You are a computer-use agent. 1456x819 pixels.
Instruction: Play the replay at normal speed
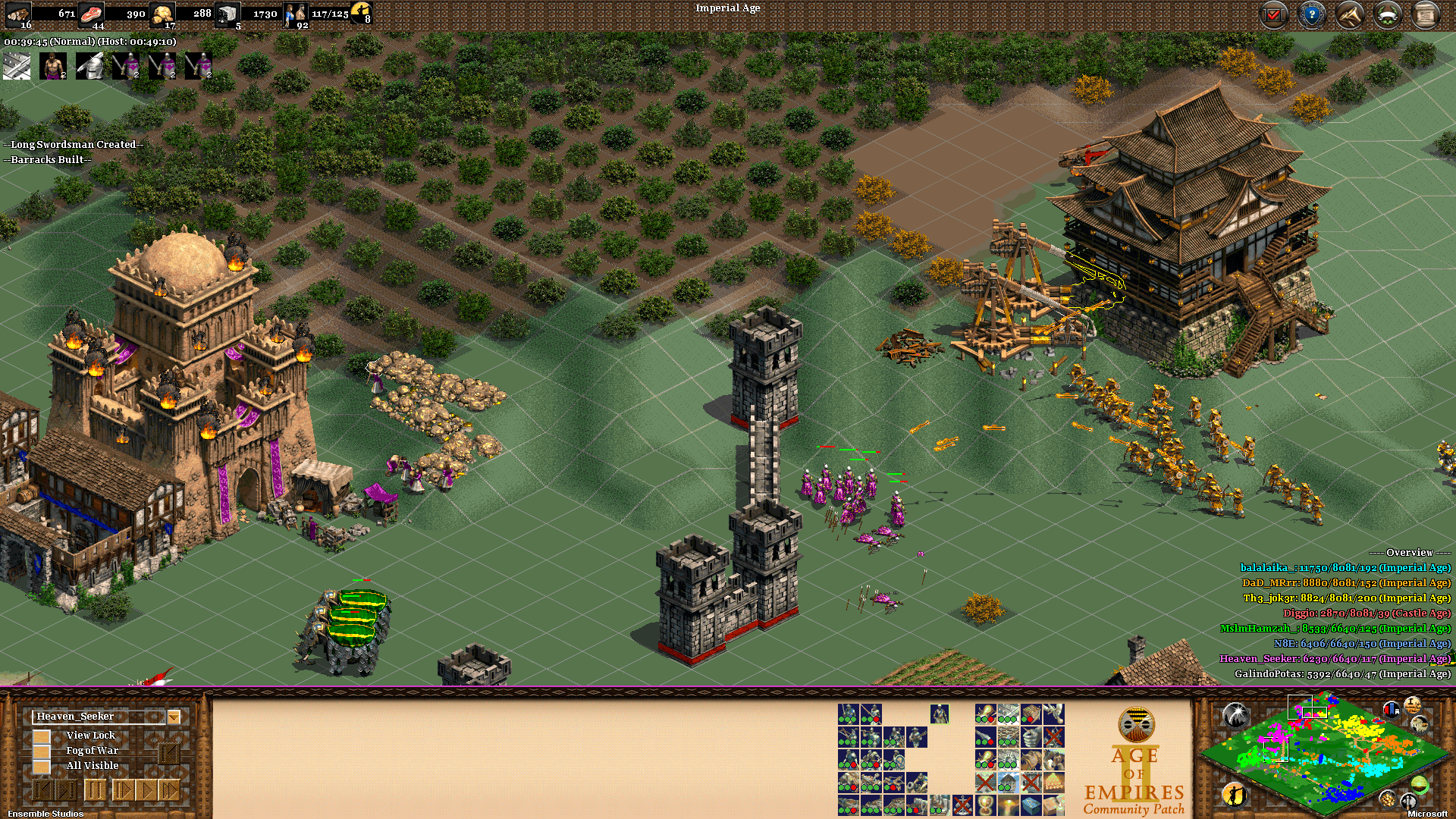pos(146,791)
